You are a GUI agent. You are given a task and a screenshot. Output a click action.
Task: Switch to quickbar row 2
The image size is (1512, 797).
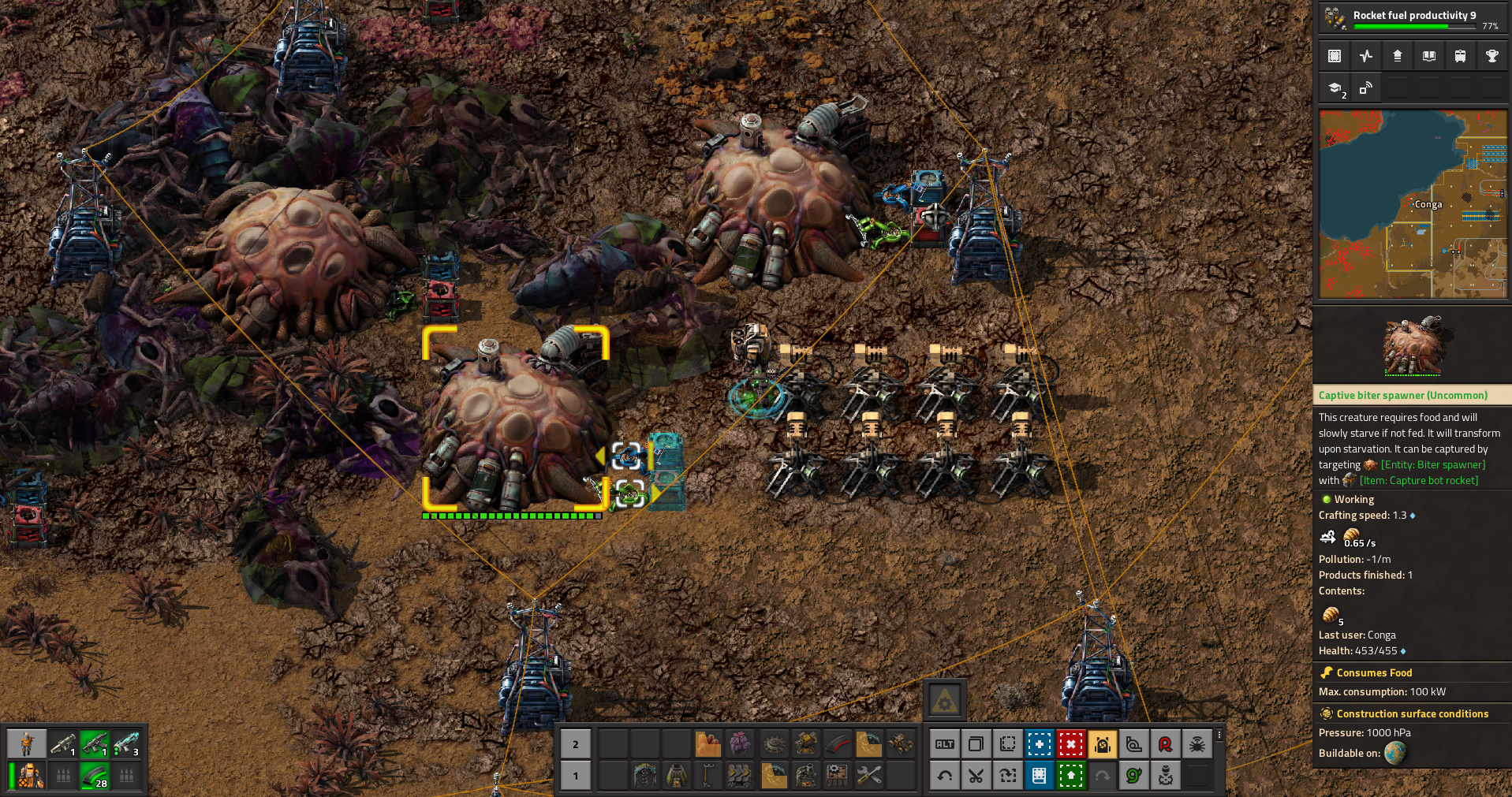pos(576,743)
